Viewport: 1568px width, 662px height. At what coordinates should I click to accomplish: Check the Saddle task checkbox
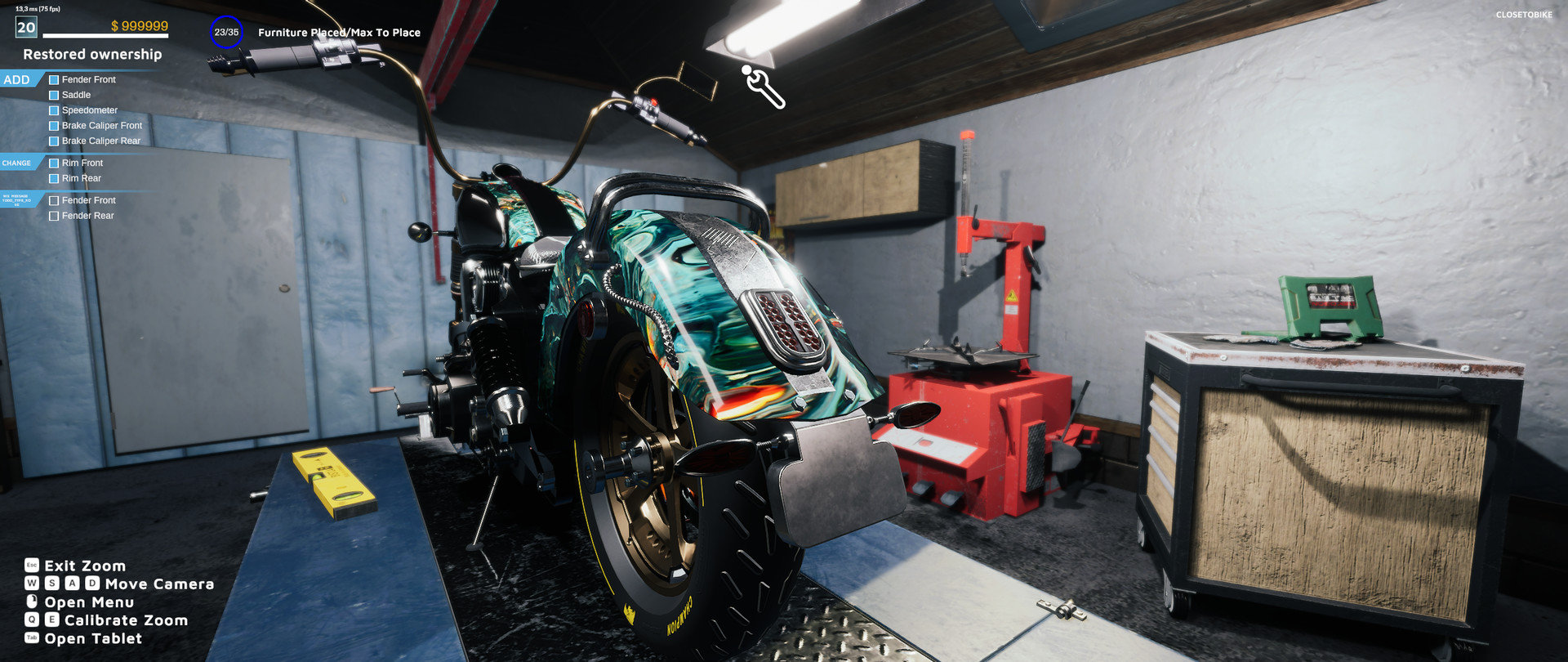(x=54, y=95)
